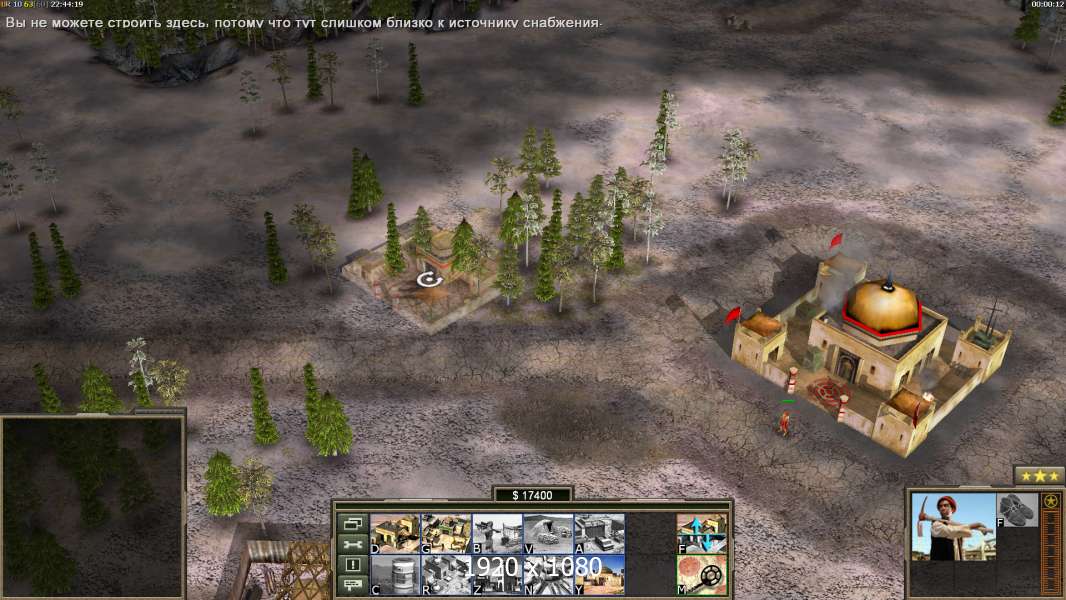Select the tunnel build icon labeled V
The image size is (1066, 600).
548,533
